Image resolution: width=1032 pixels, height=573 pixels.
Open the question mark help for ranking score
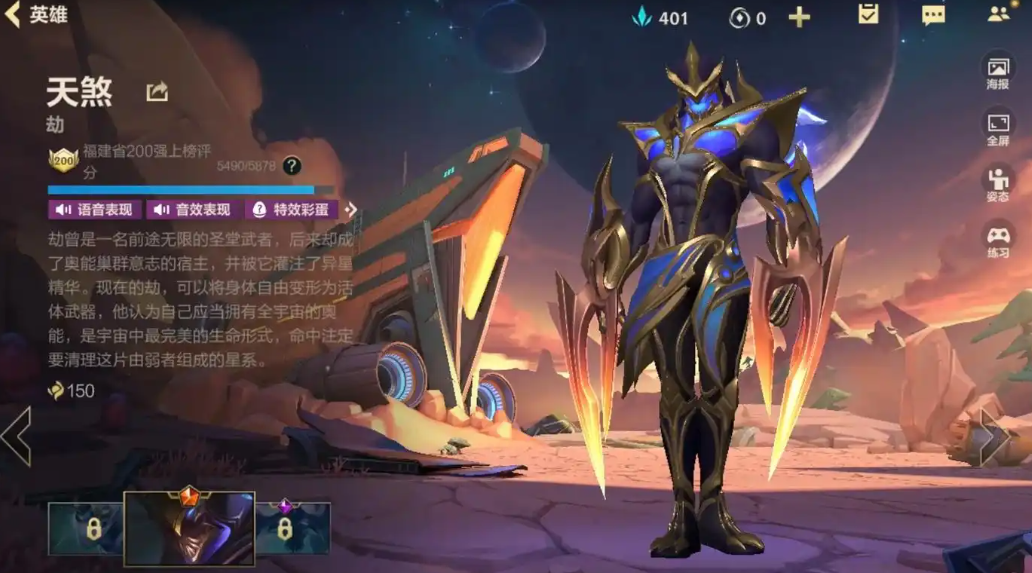(x=291, y=166)
